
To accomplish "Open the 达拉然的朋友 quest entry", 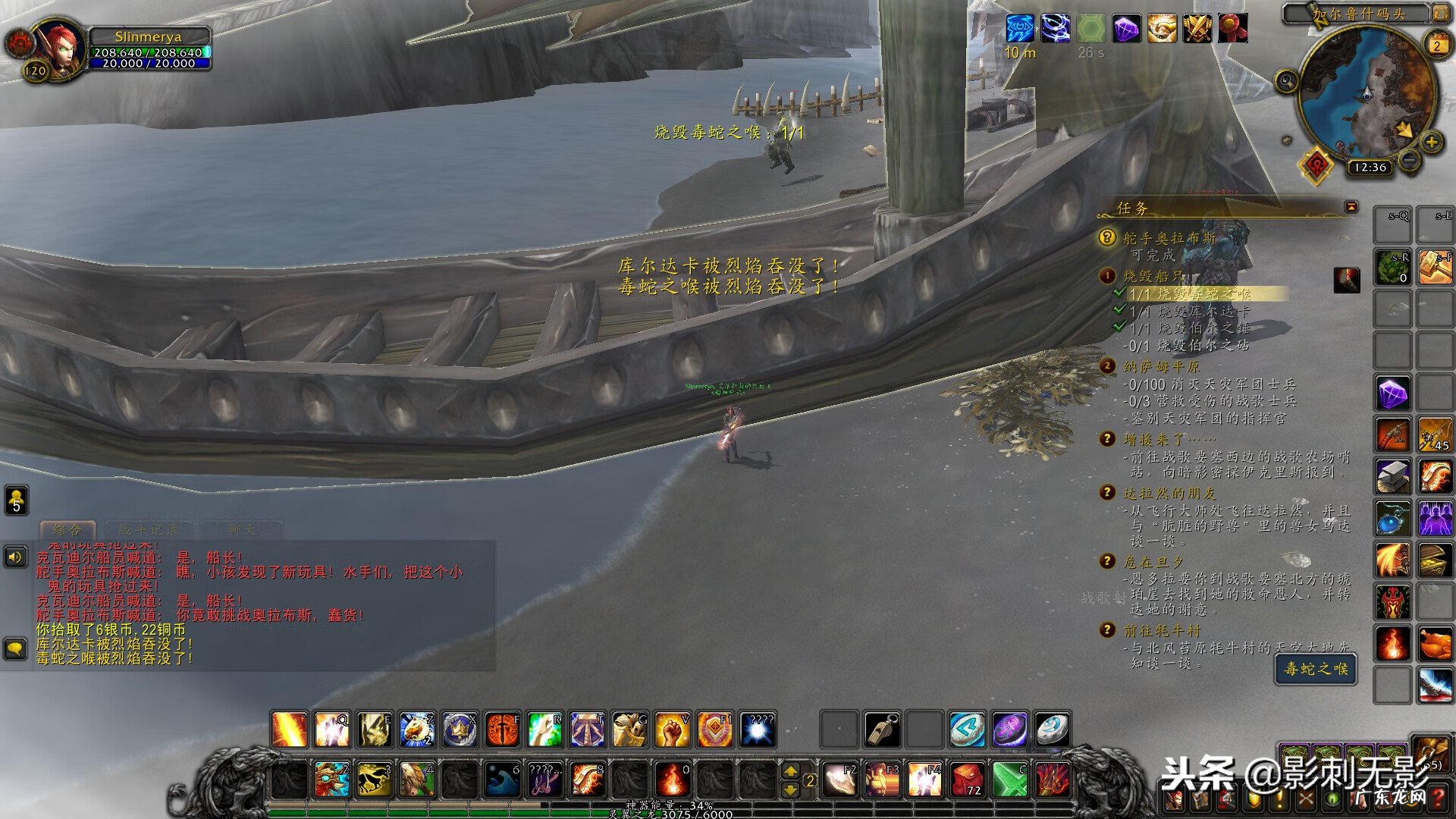I will (x=1169, y=493).
